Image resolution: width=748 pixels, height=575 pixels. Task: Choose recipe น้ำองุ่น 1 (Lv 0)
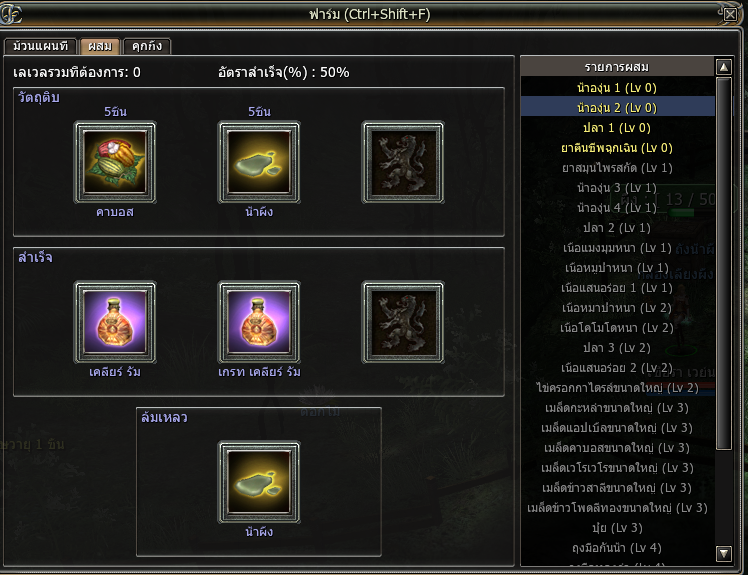(617, 88)
